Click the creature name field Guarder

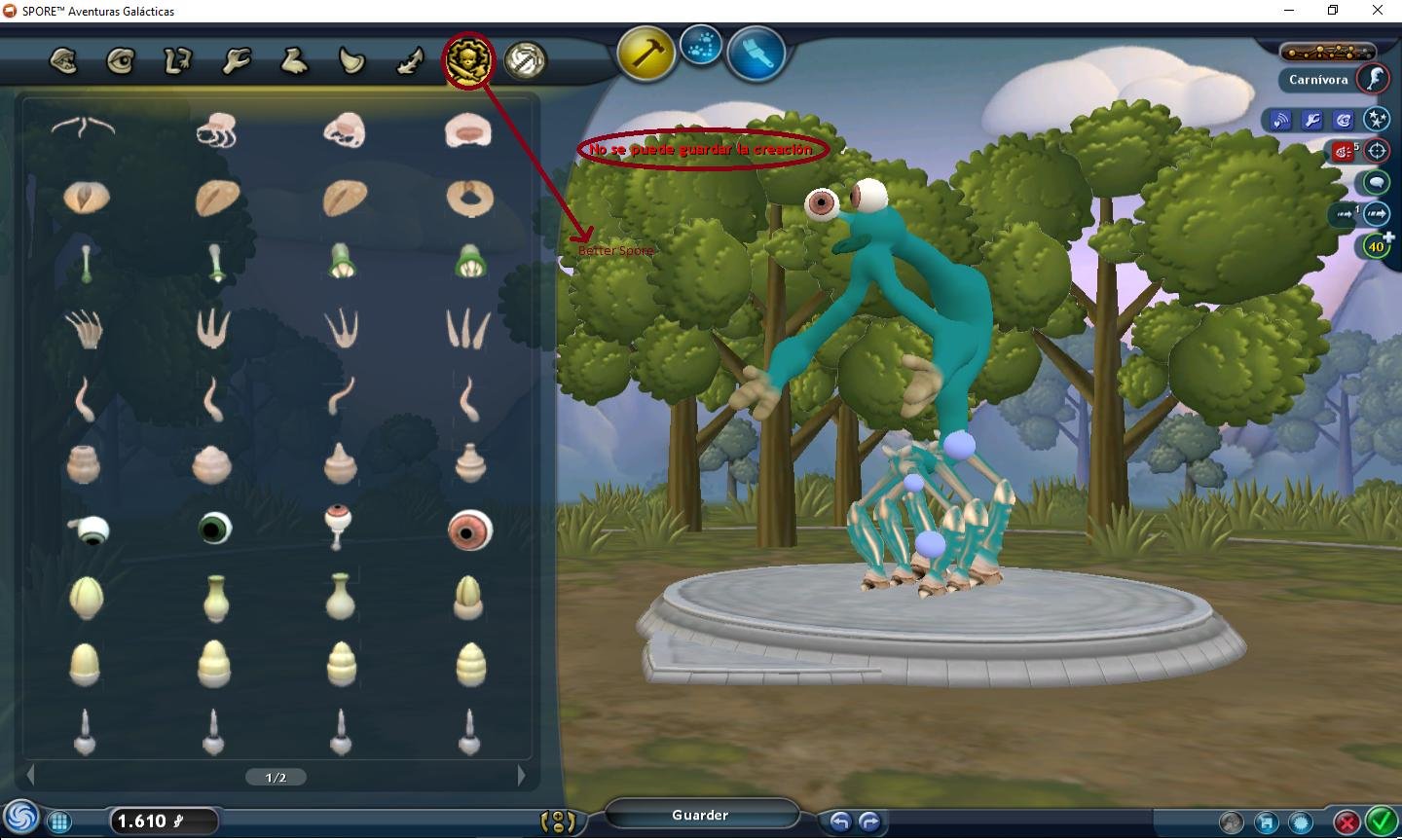click(700, 815)
